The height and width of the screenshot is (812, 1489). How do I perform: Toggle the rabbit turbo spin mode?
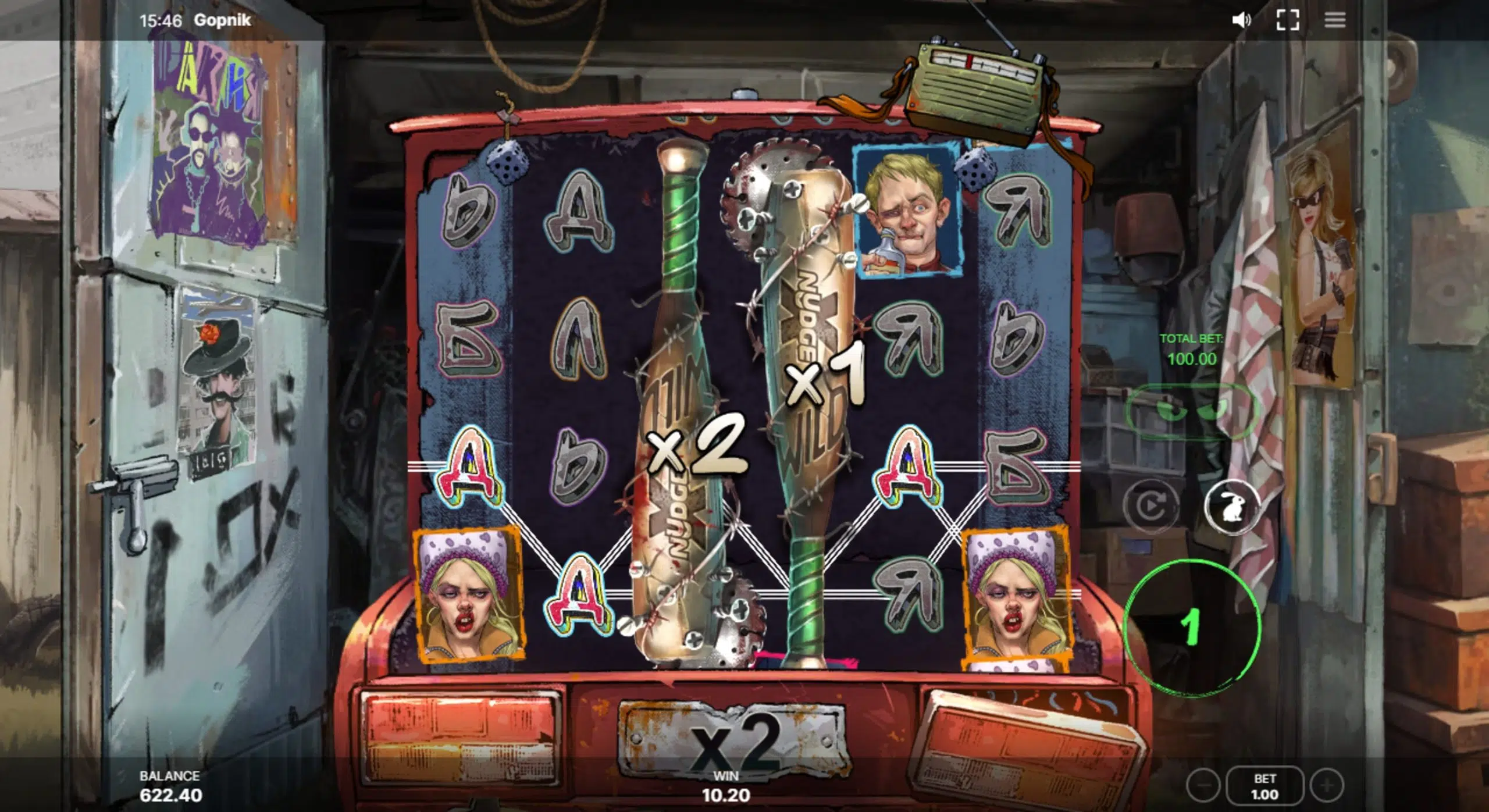tap(1231, 507)
